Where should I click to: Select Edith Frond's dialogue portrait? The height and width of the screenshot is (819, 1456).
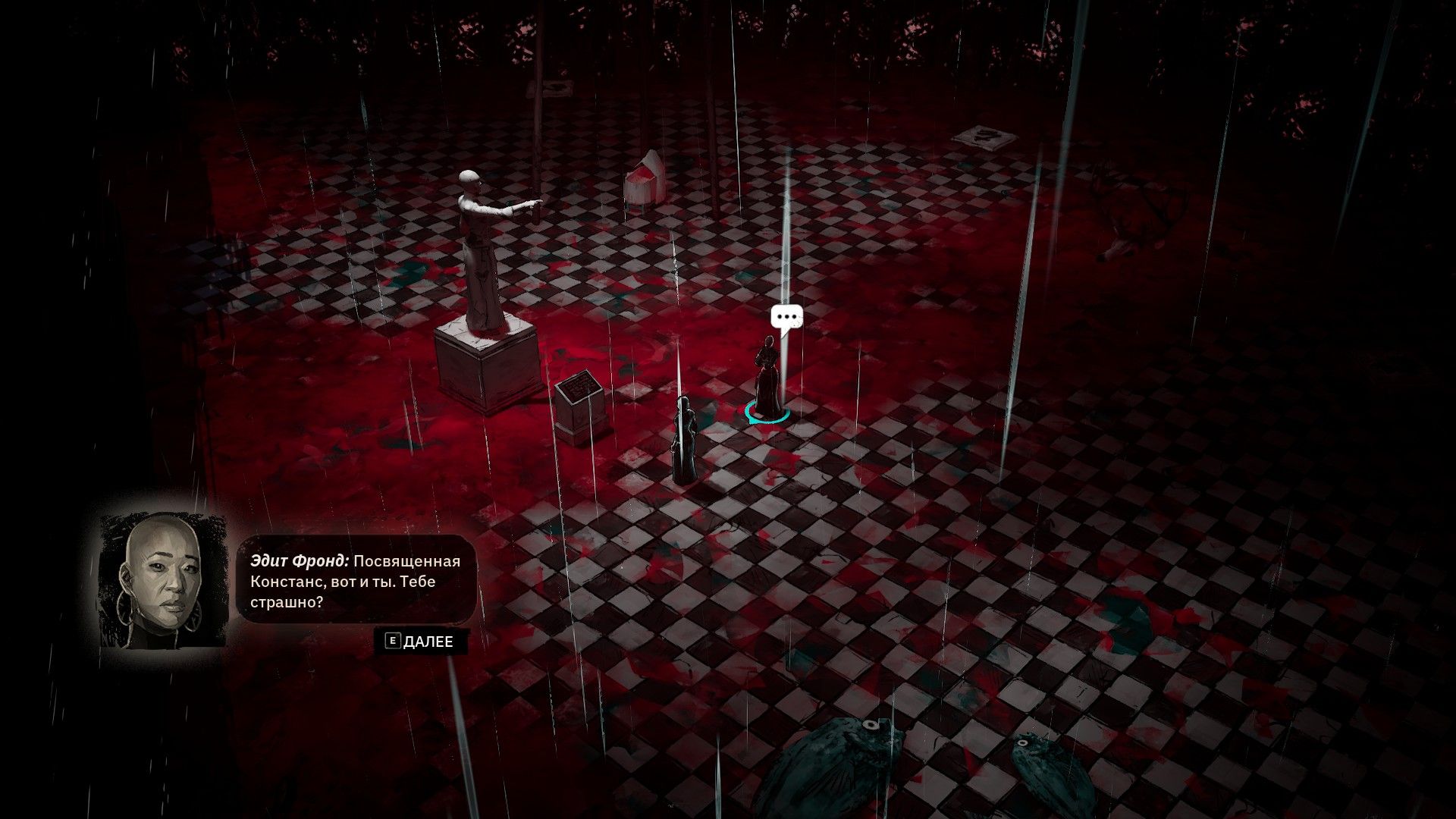[164, 582]
